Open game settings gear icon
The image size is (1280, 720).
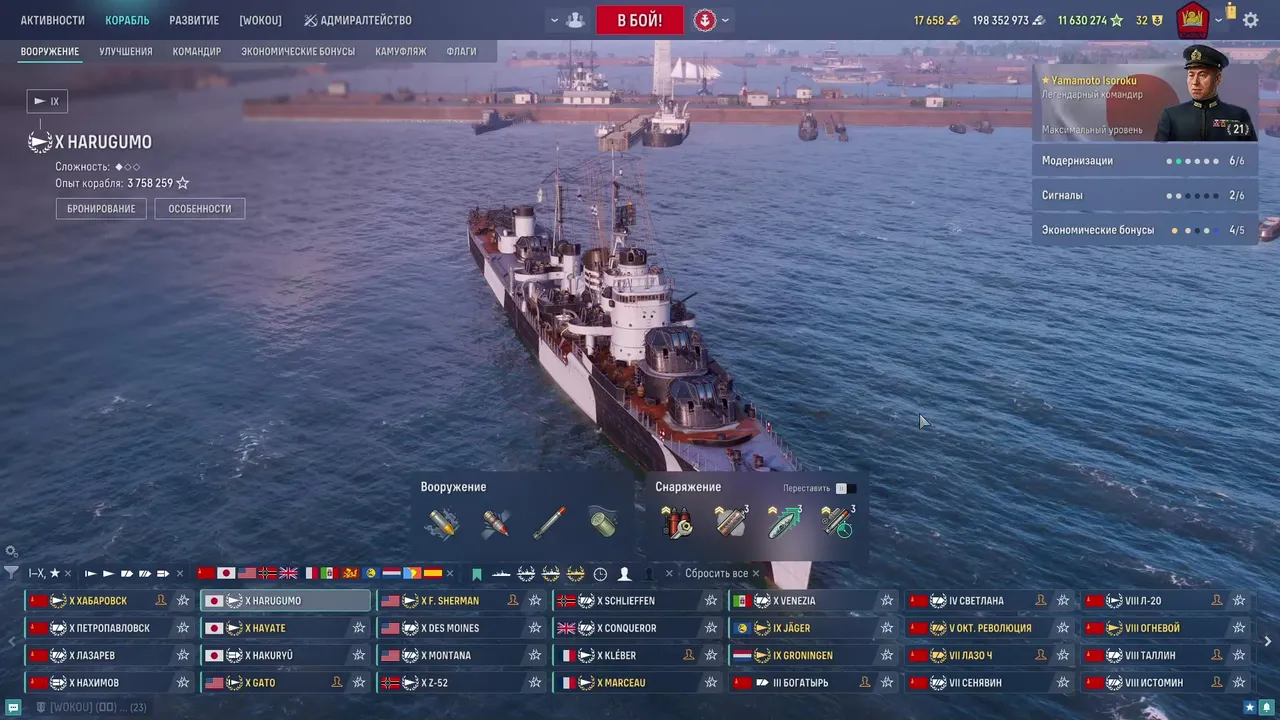1250,20
